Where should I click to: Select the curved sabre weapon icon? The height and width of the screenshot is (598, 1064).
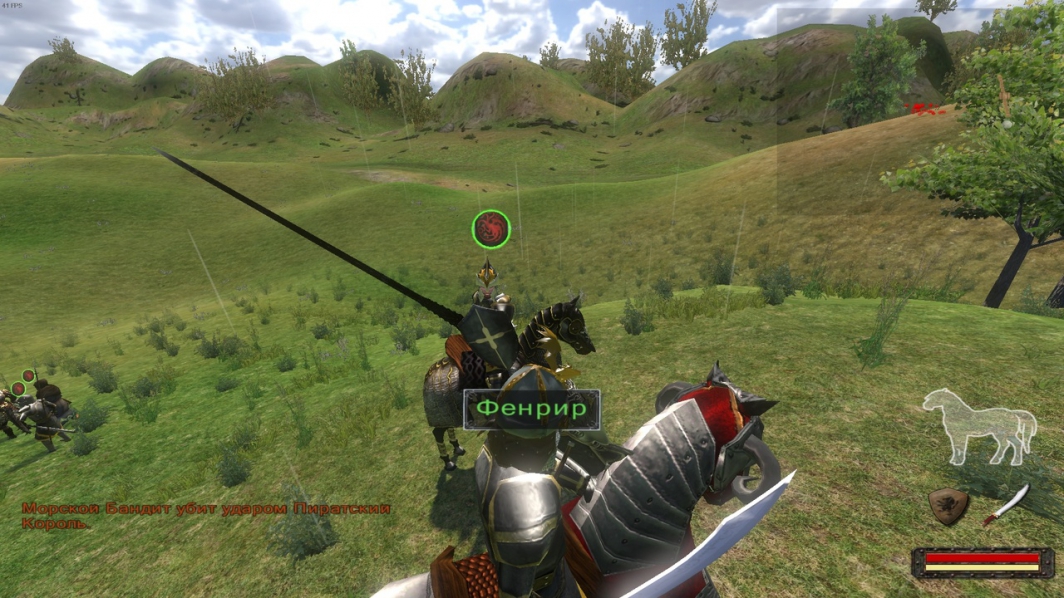pyautogui.click(x=1006, y=503)
